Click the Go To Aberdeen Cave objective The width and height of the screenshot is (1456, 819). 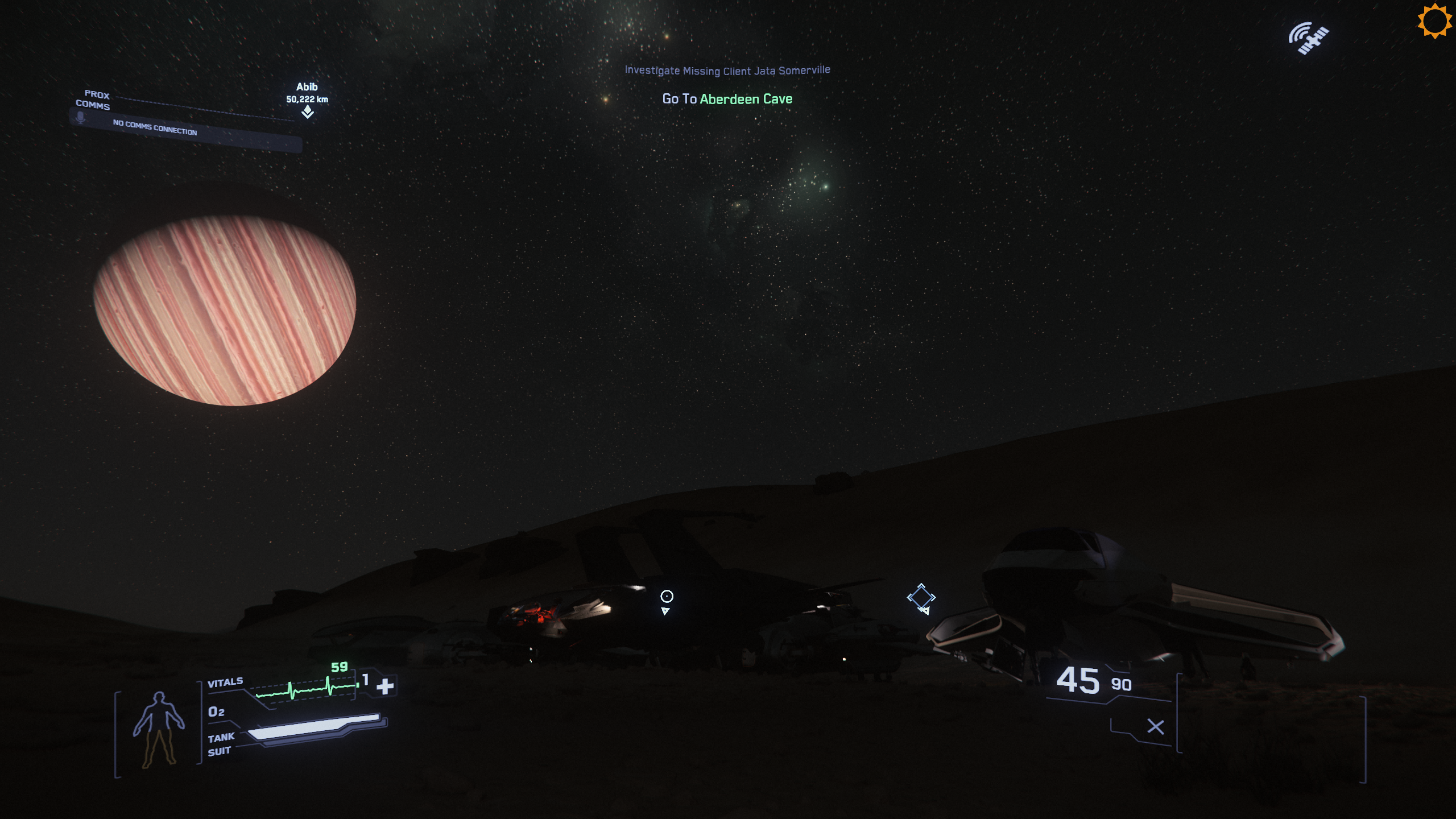pos(727,99)
